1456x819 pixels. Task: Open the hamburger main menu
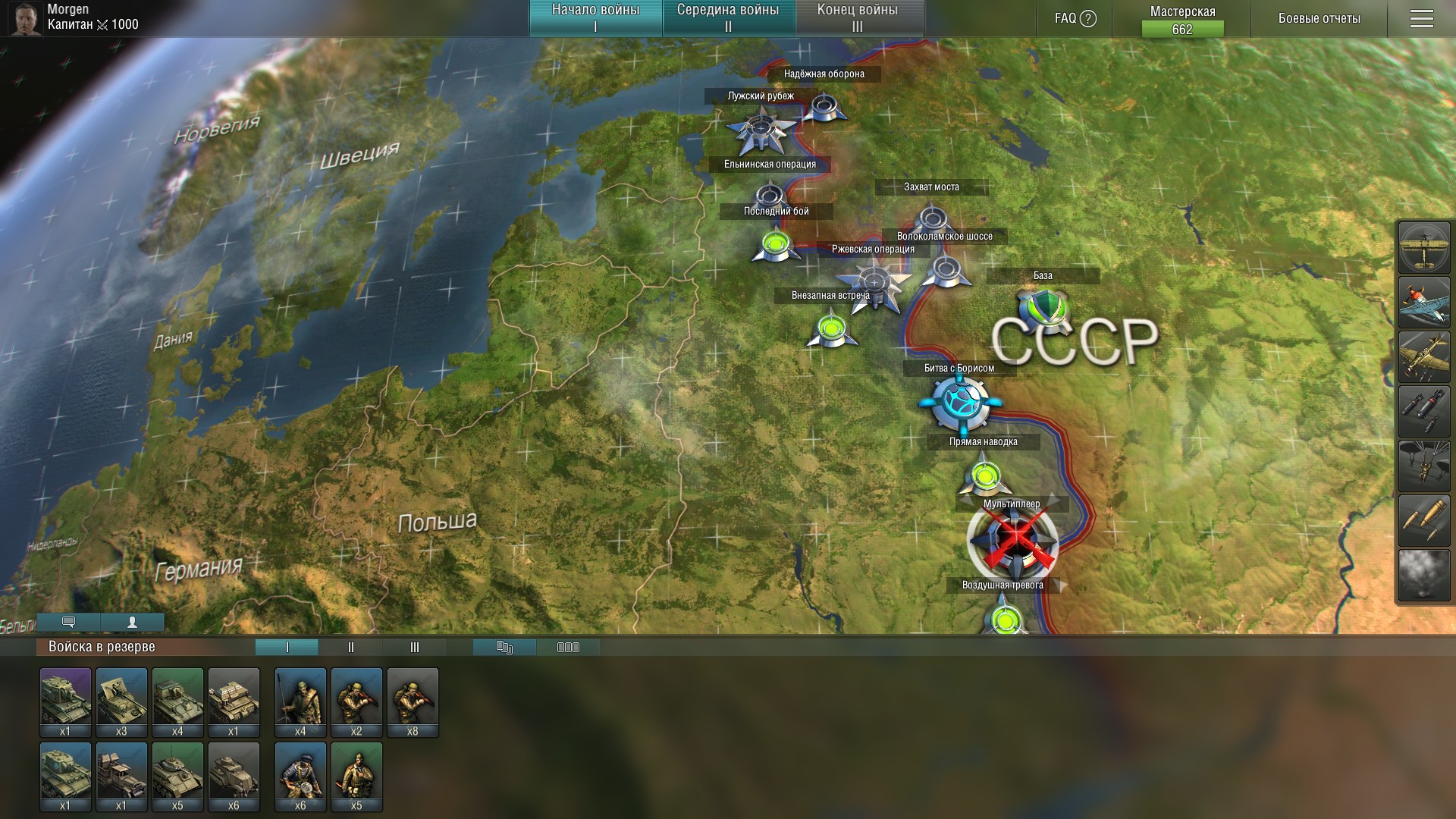point(1422,18)
